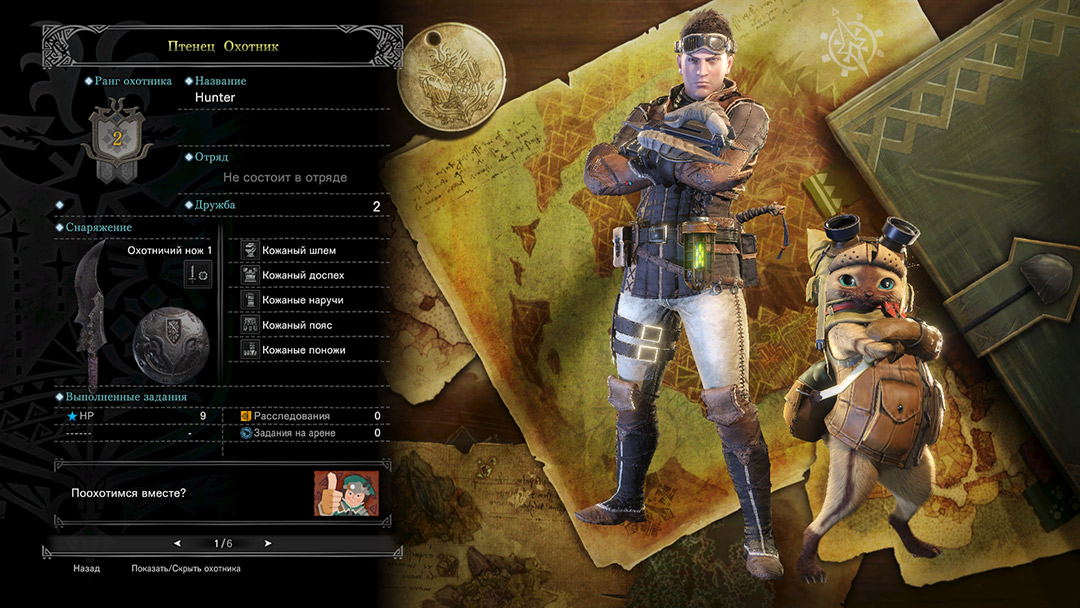Go to the next guild card page

tap(268, 544)
